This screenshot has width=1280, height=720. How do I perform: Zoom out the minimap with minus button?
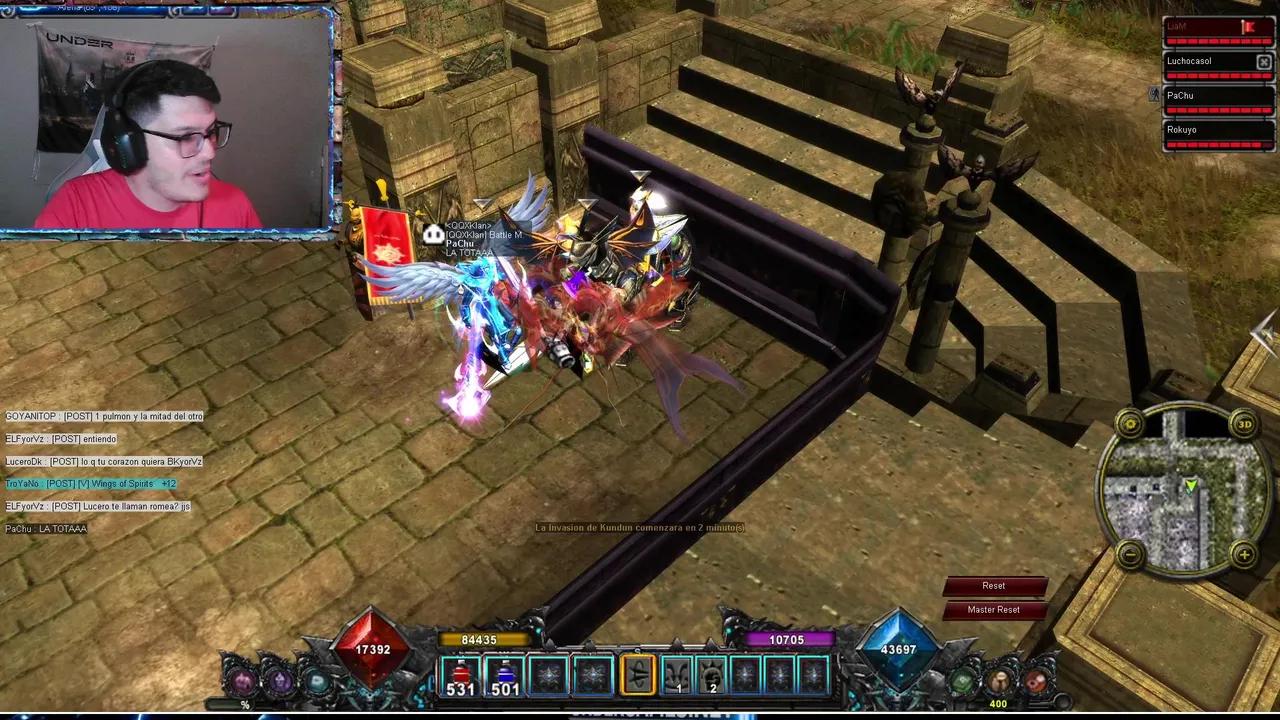pos(1130,554)
